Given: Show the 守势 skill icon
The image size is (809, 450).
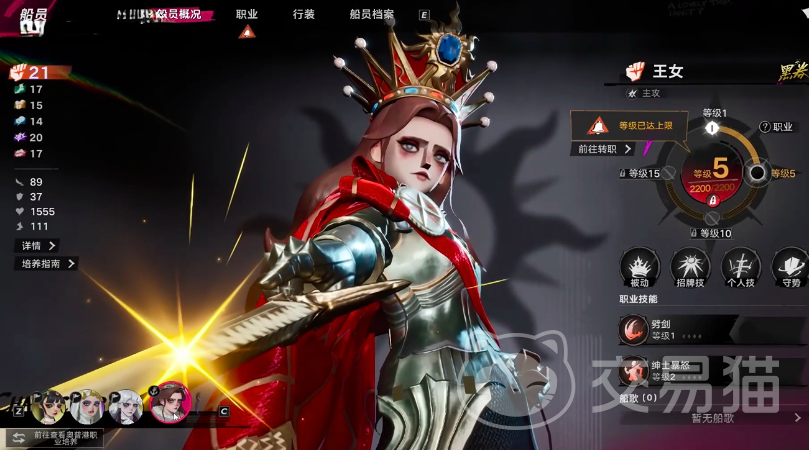Looking at the screenshot, I should 790,266.
